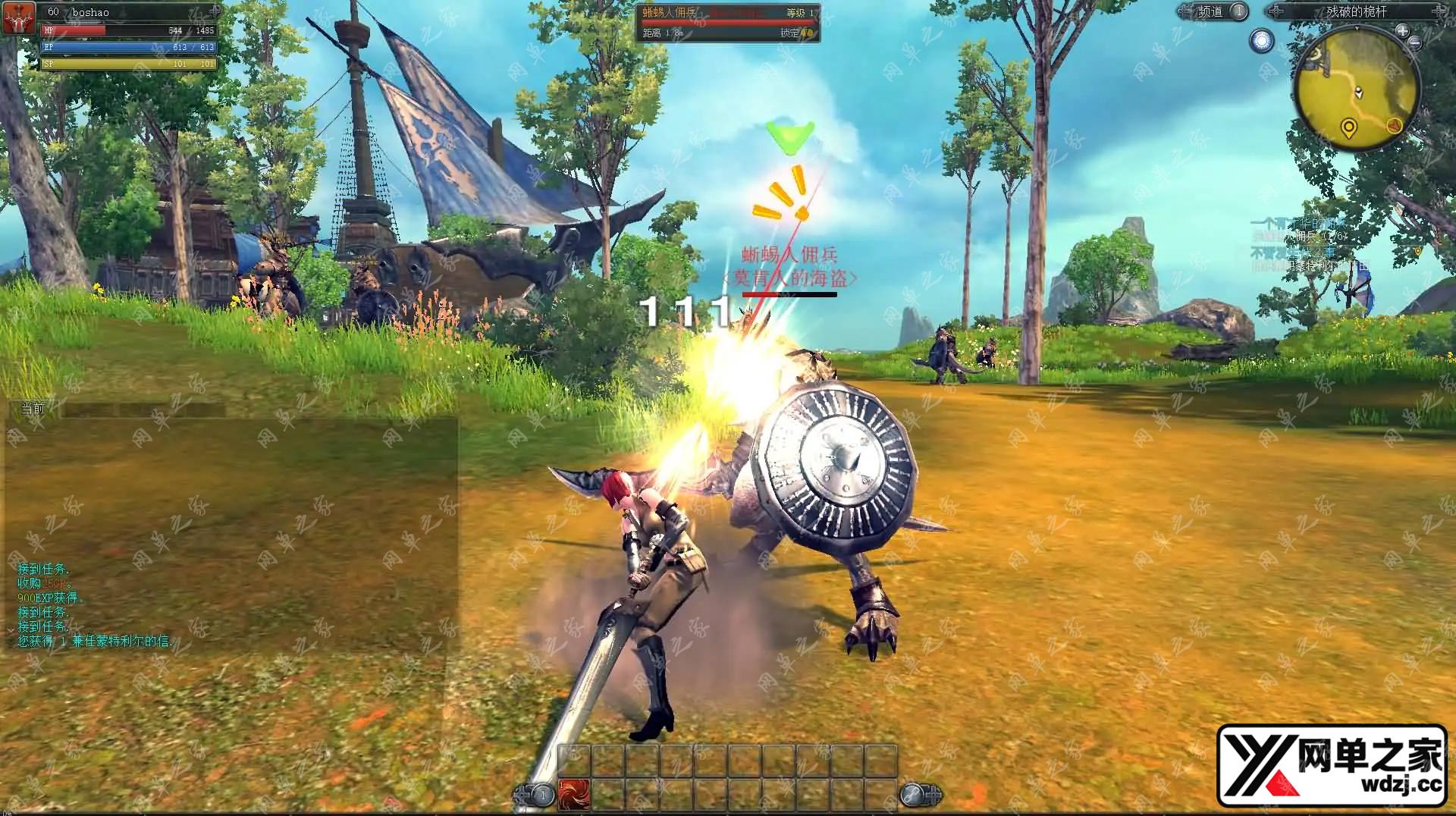Zoom in the minimap with plus button
Screen dimensions: 1456x816
(x=1402, y=31)
